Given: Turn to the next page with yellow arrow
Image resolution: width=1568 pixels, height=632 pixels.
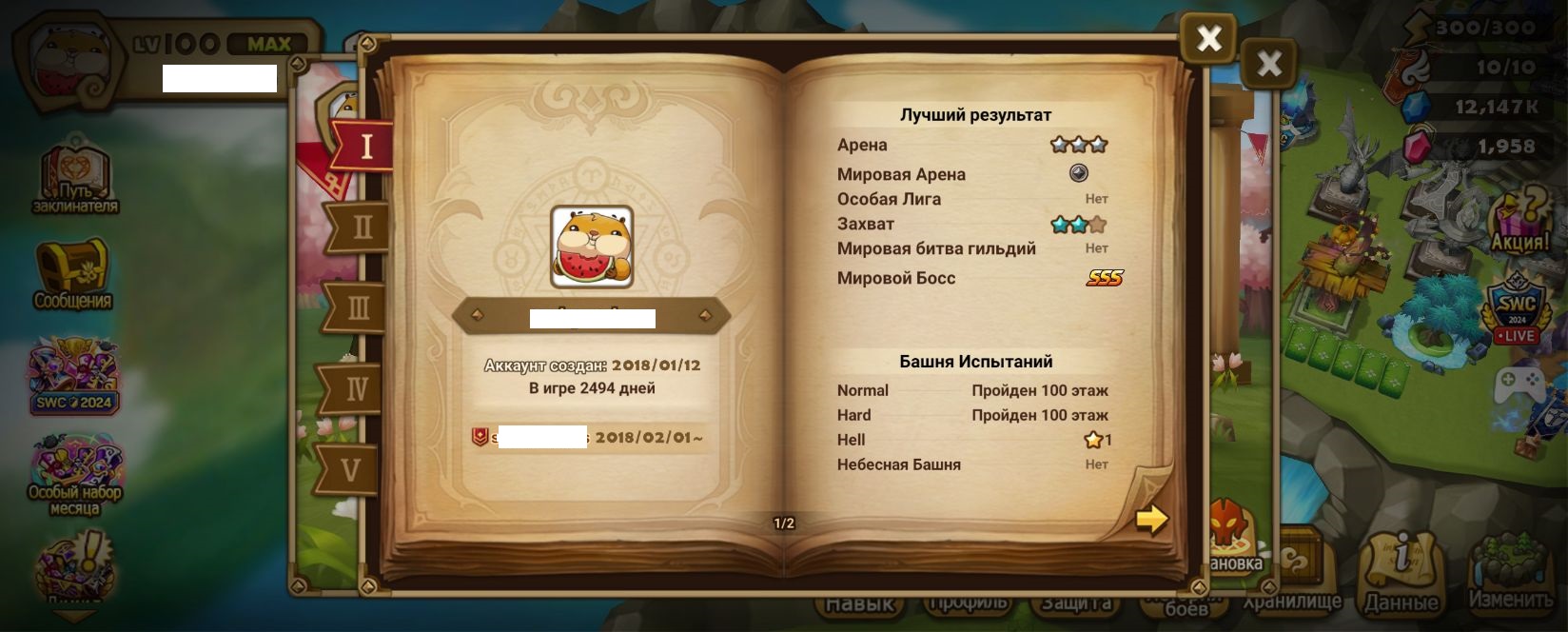Looking at the screenshot, I should tap(1151, 519).
